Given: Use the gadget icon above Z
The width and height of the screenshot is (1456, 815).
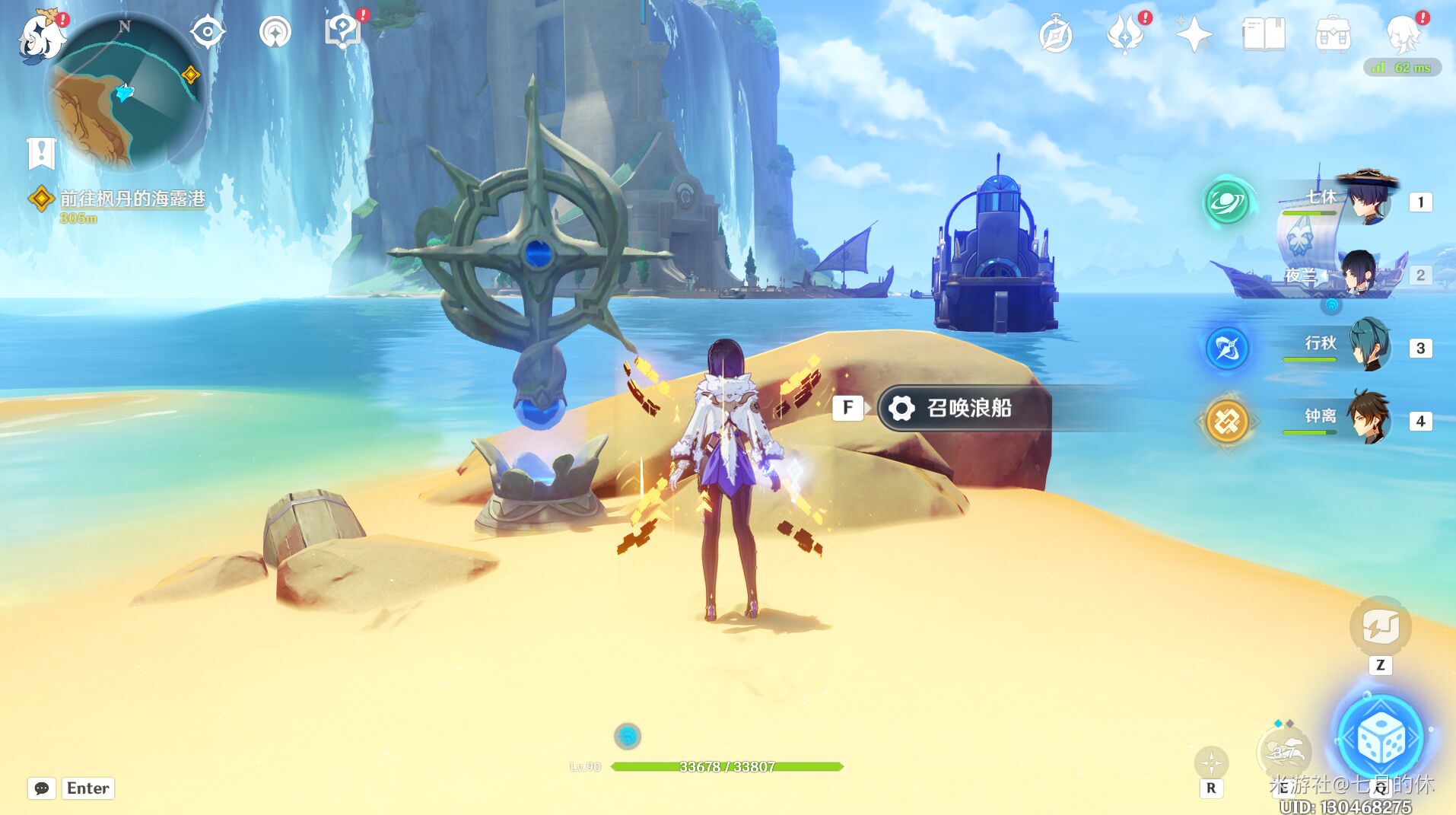Looking at the screenshot, I should [1380, 627].
